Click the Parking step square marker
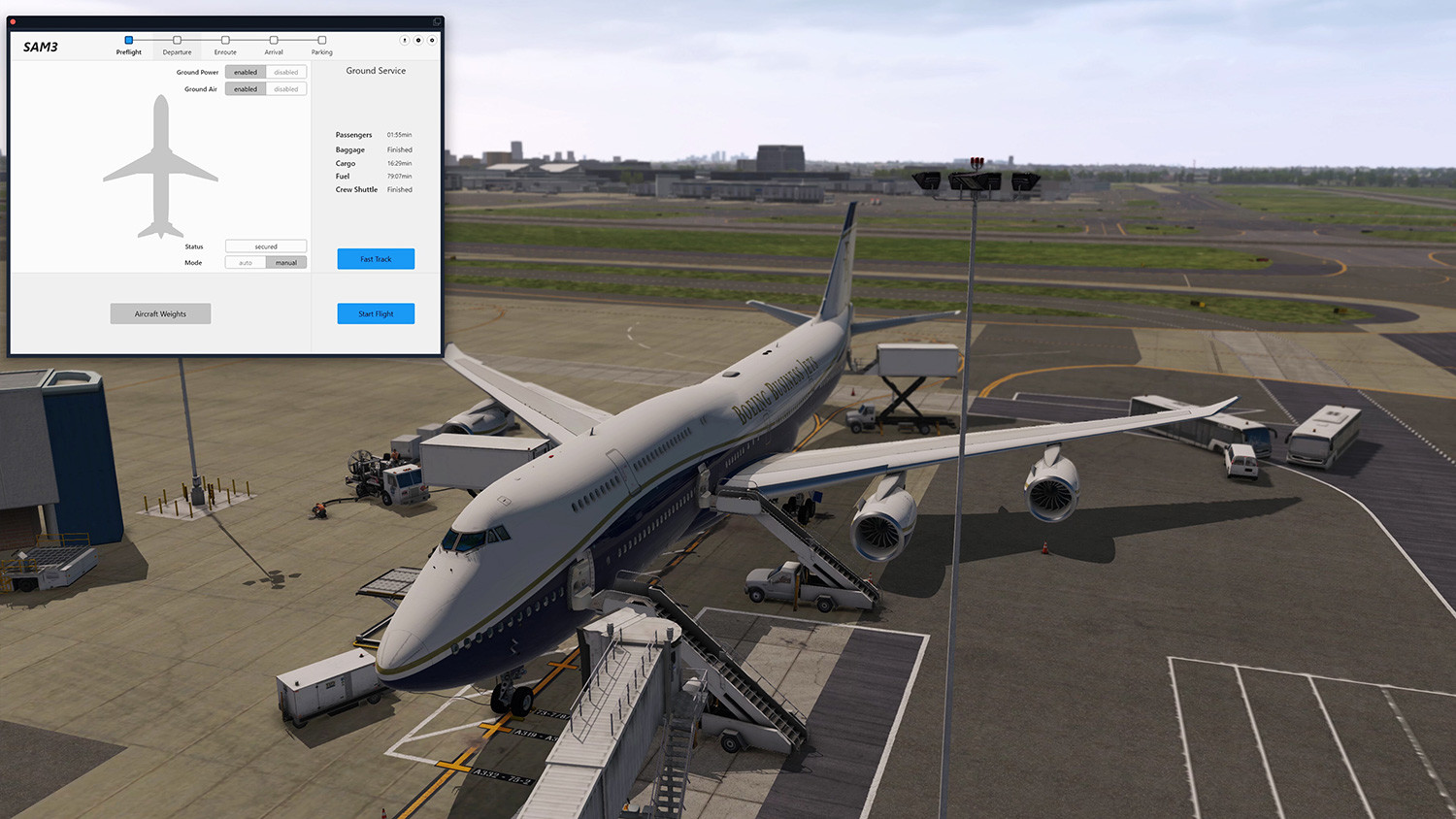This screenshot has height=819, width=1456. tap(321, 40)
